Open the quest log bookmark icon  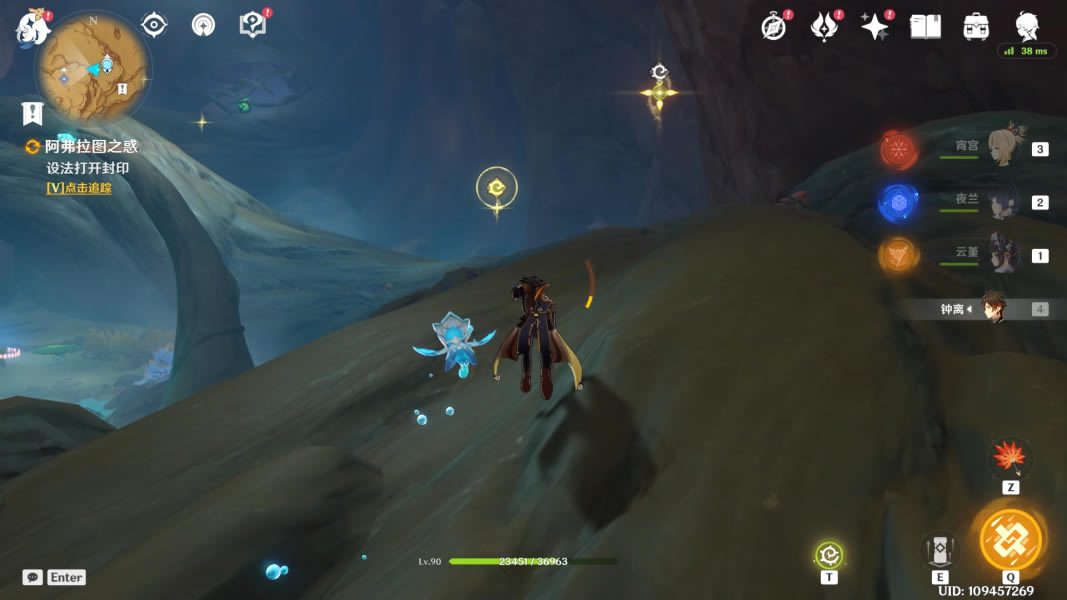(x=32, y=112)
